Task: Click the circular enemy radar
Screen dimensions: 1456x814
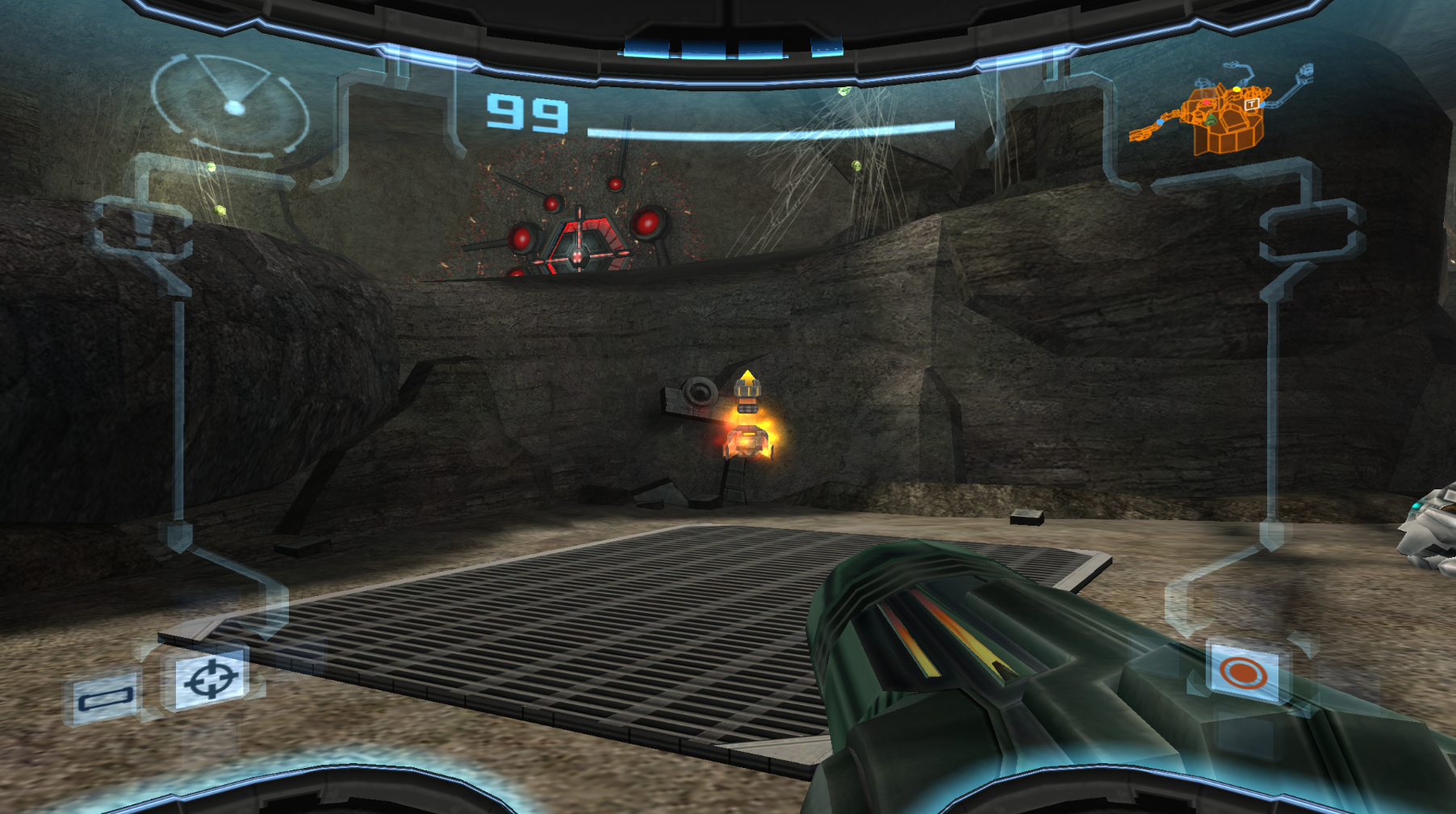Action: click(231, 105)
